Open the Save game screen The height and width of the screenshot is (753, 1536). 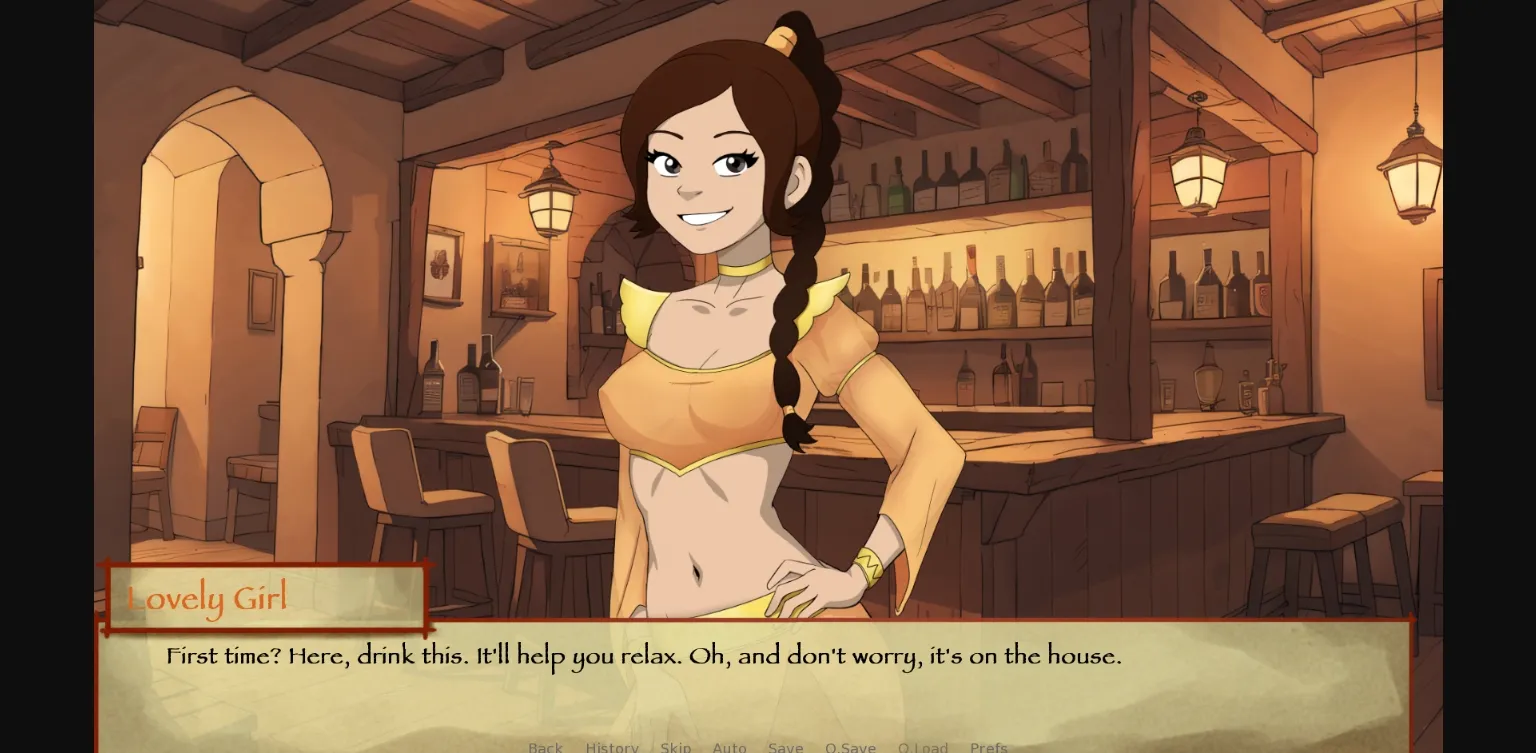pos(786,747)
